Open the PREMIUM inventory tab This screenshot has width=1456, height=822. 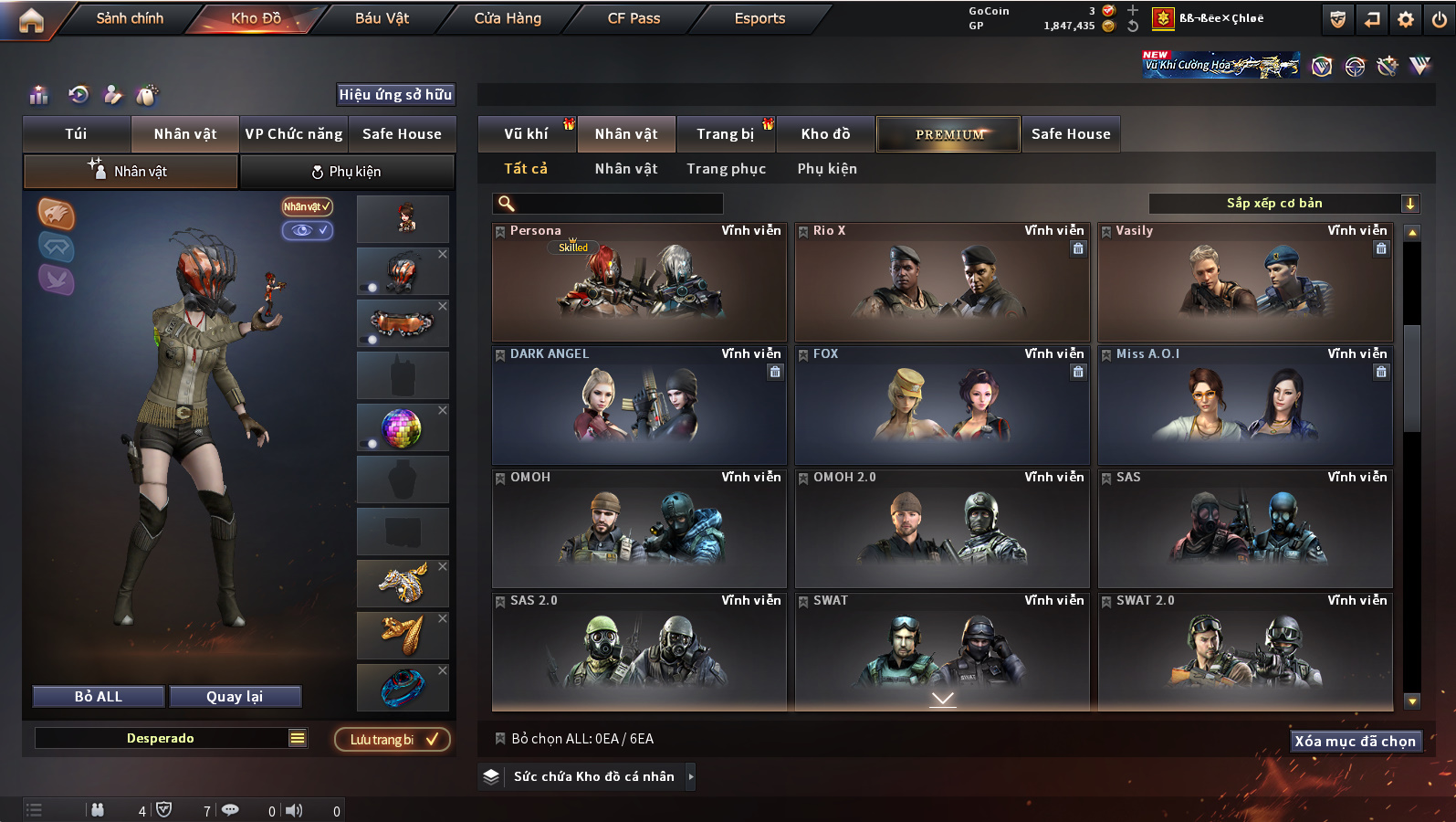click(948, 134)
